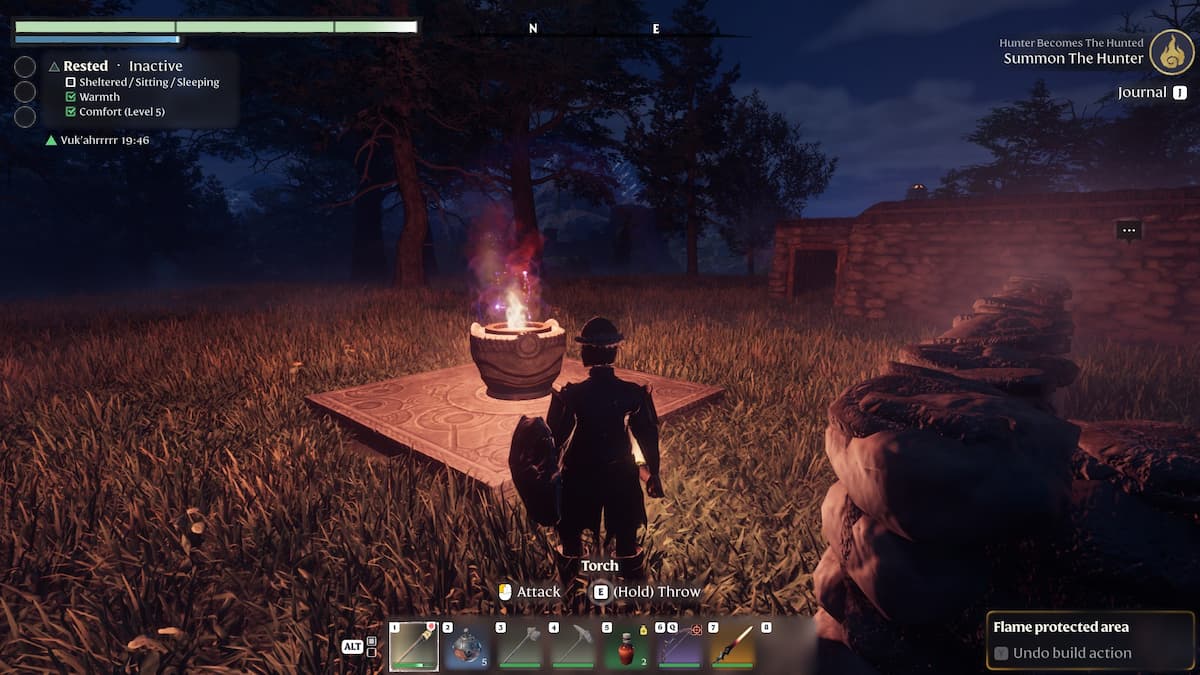Open the Summon The Hunter quest tracker
The height and width of the screenshot is (675, 1200).
coord(1073,58)
